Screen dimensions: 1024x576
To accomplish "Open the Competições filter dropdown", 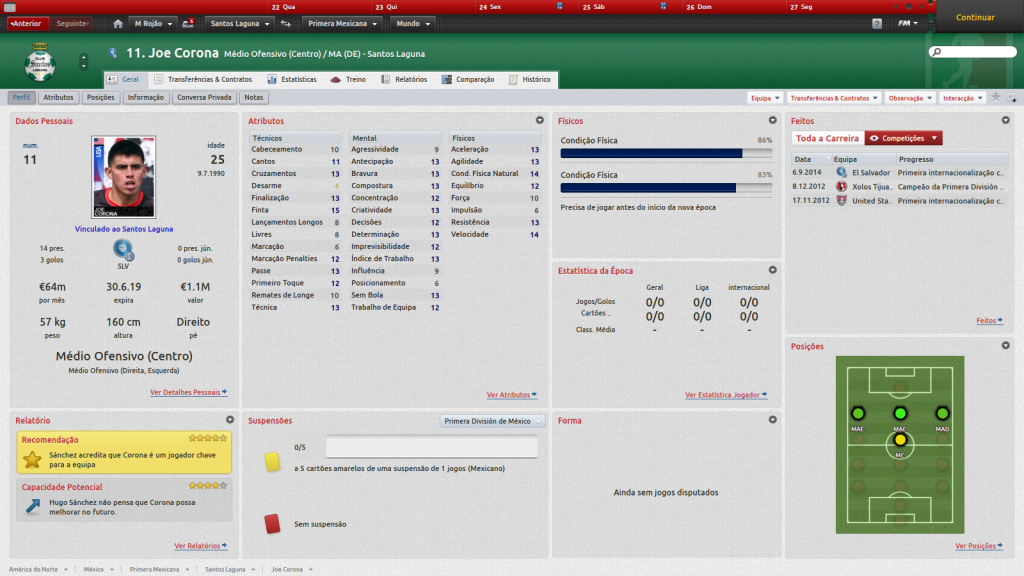I will [x=903, y=138].
